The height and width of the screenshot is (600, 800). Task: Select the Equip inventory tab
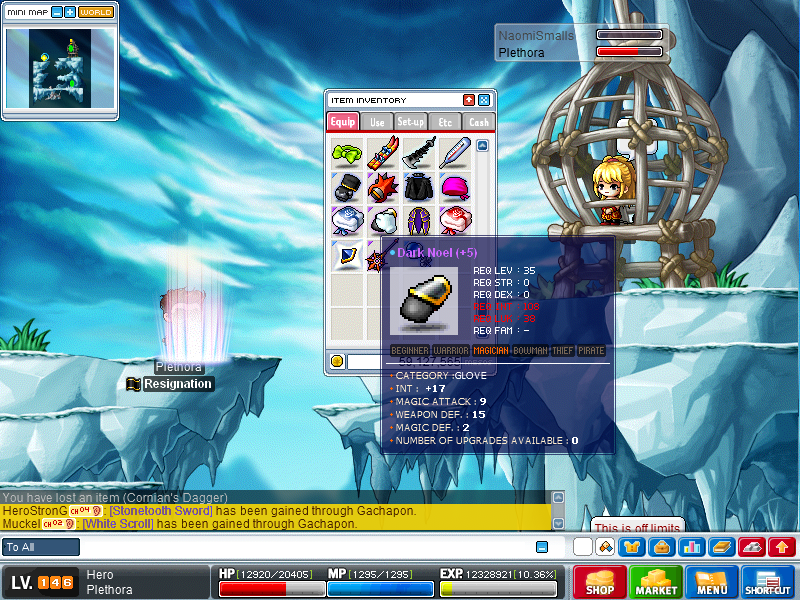pos(343,122)
